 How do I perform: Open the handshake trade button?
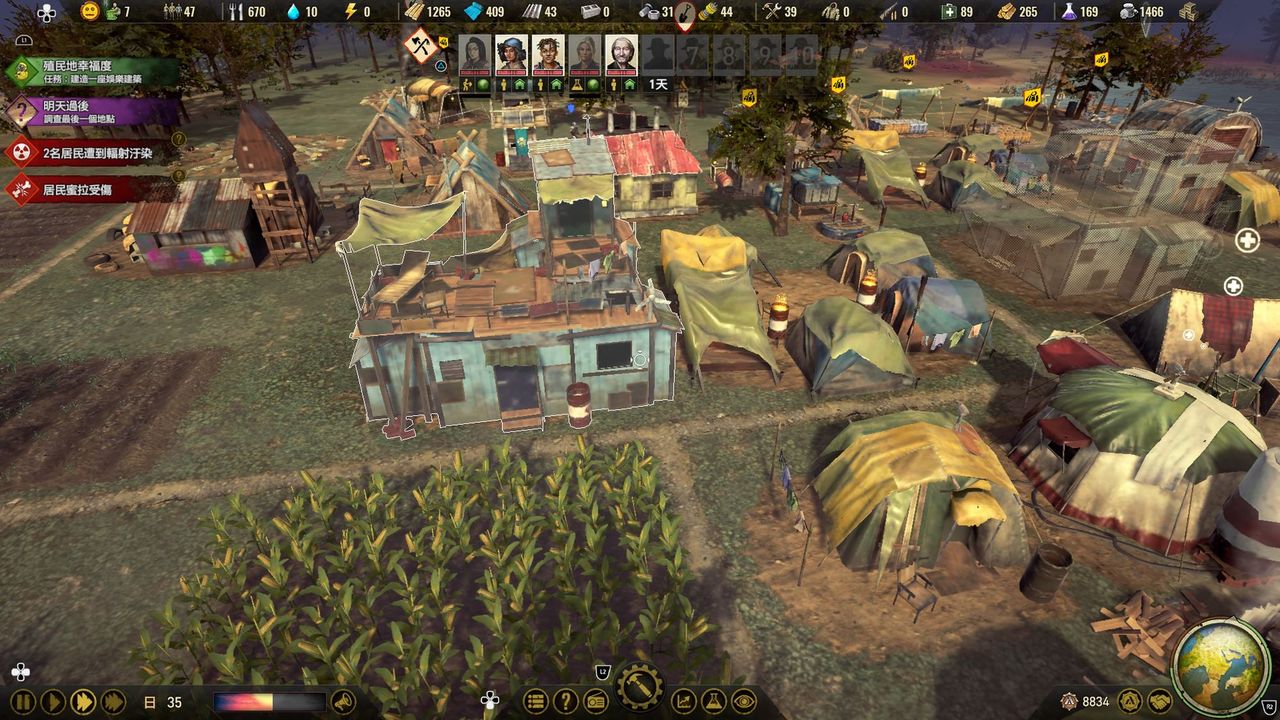click(1160, 702)
